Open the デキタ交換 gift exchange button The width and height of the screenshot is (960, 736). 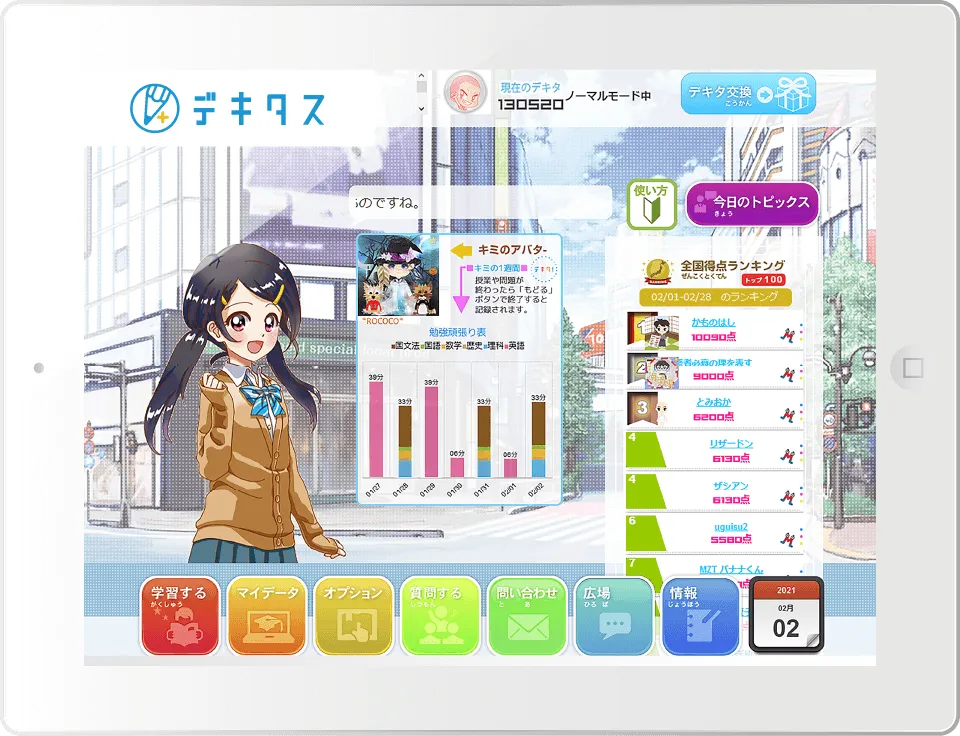[x=748, y=94]
